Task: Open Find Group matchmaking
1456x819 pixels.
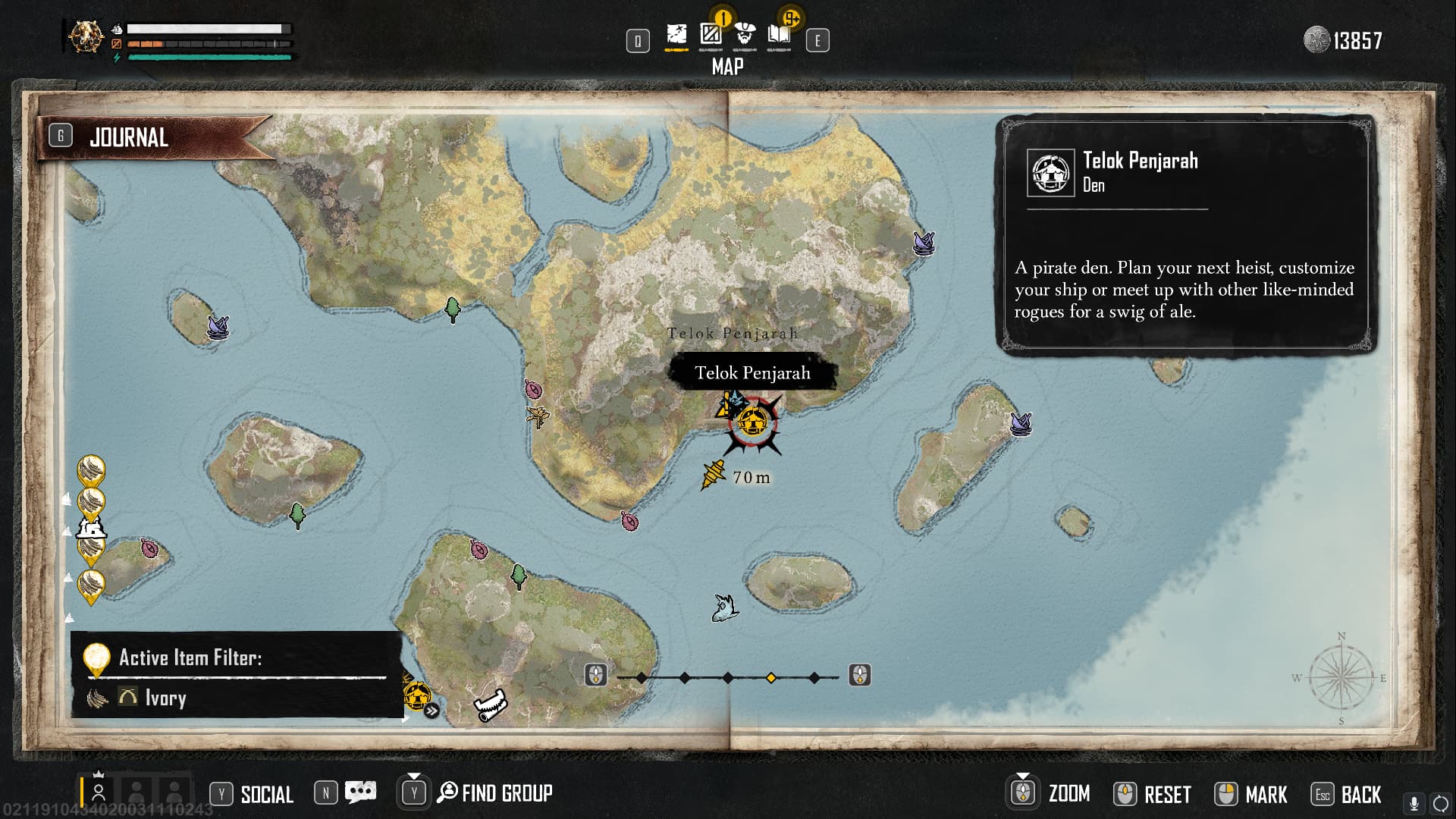Action: point(506,793)
